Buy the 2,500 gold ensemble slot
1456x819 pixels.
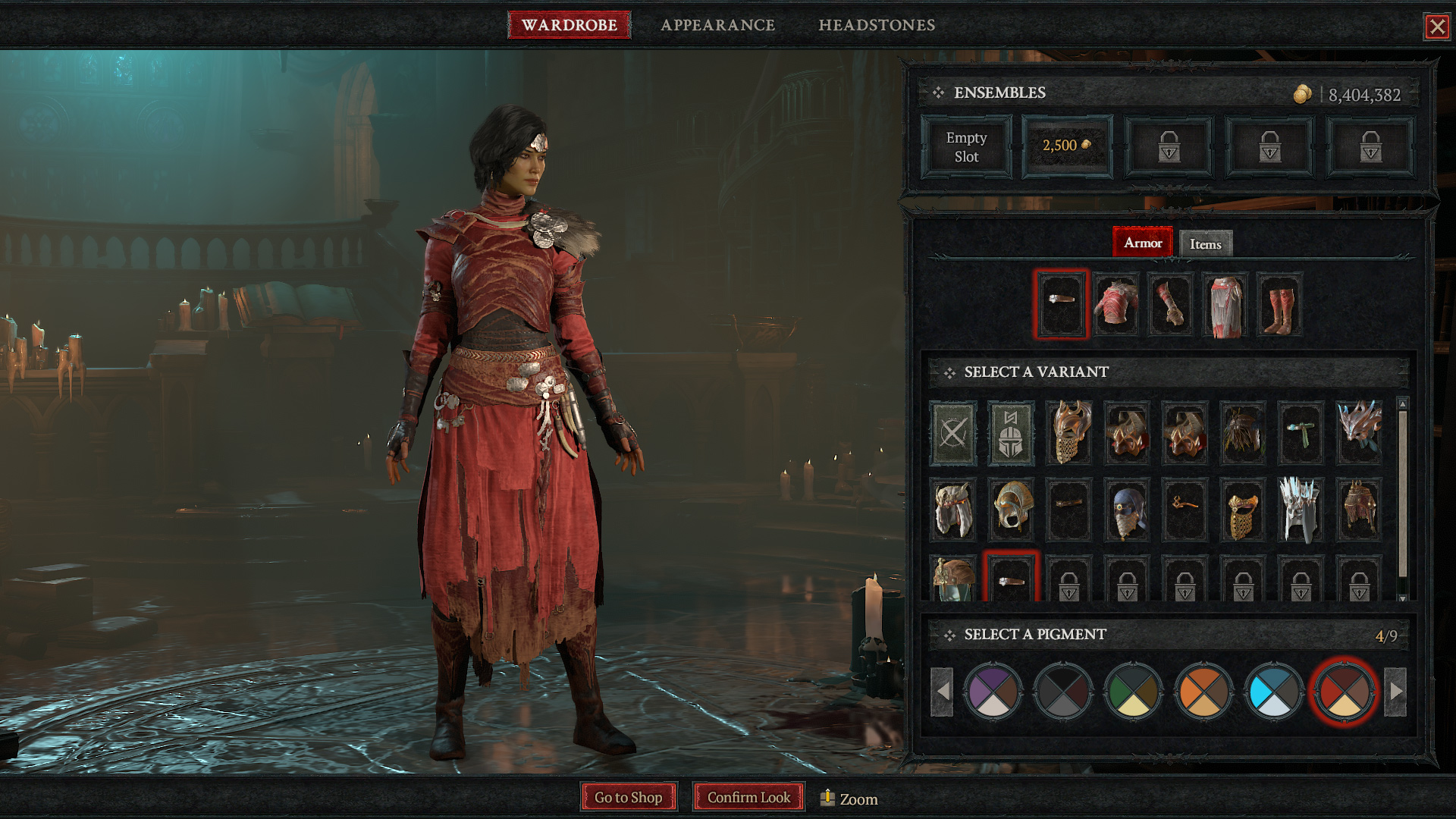point(1067,146)
